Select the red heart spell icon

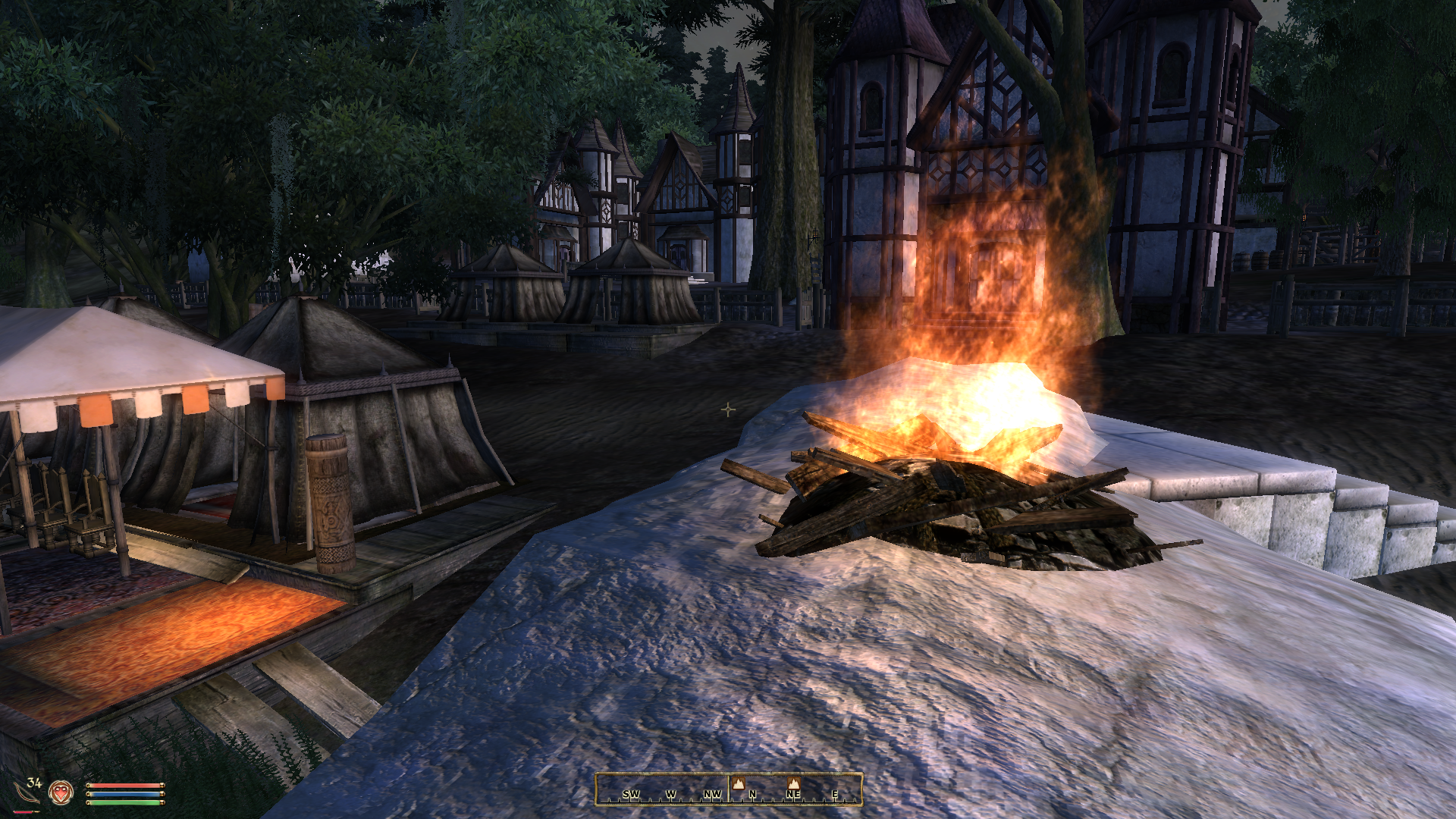(61, 792)
